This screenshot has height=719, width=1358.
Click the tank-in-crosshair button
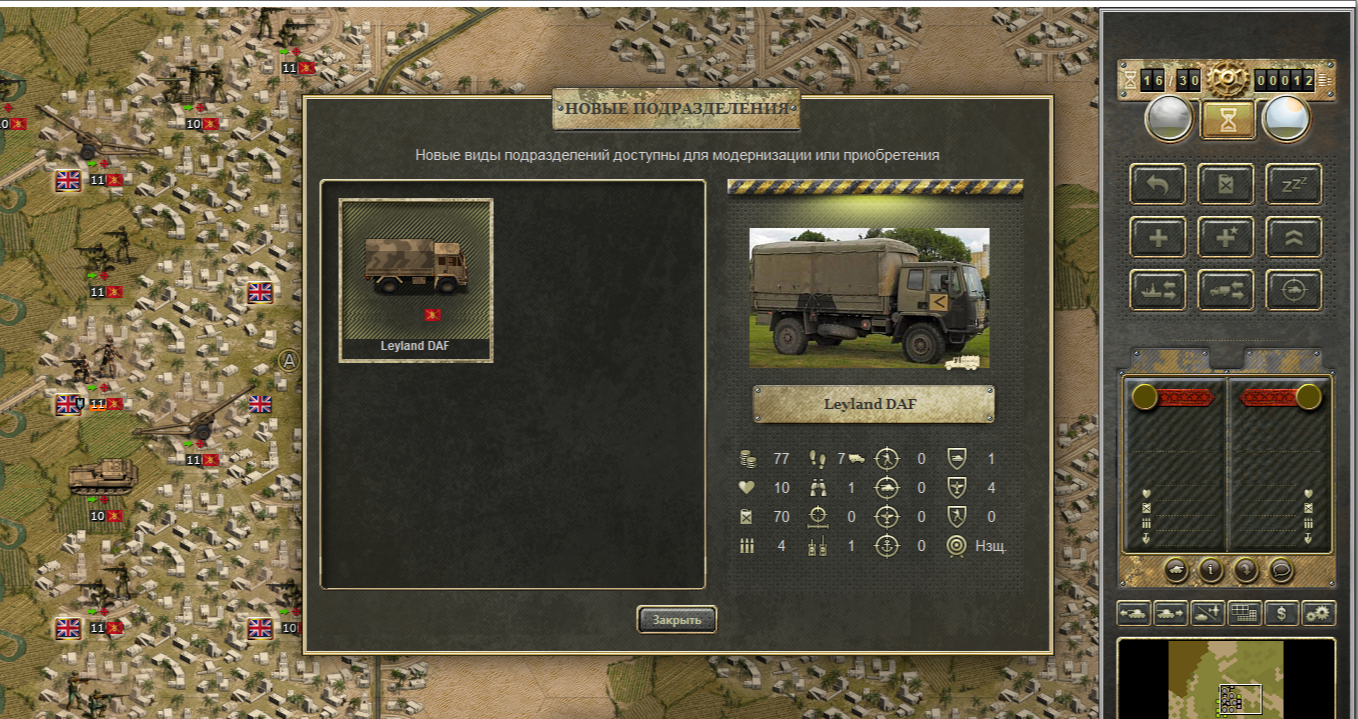click(x=1293, y=290)
